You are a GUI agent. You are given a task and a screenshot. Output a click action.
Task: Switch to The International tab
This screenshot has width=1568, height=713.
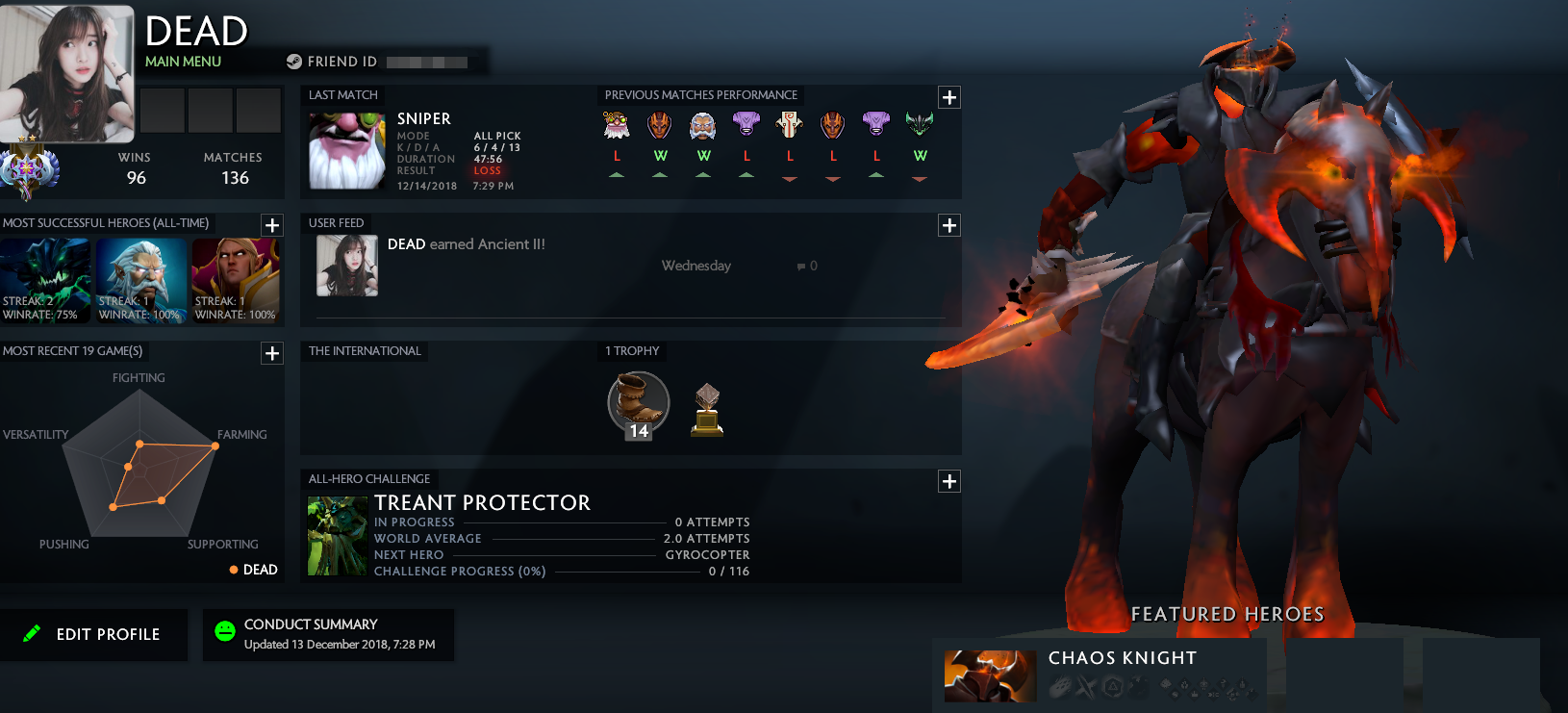366,350
